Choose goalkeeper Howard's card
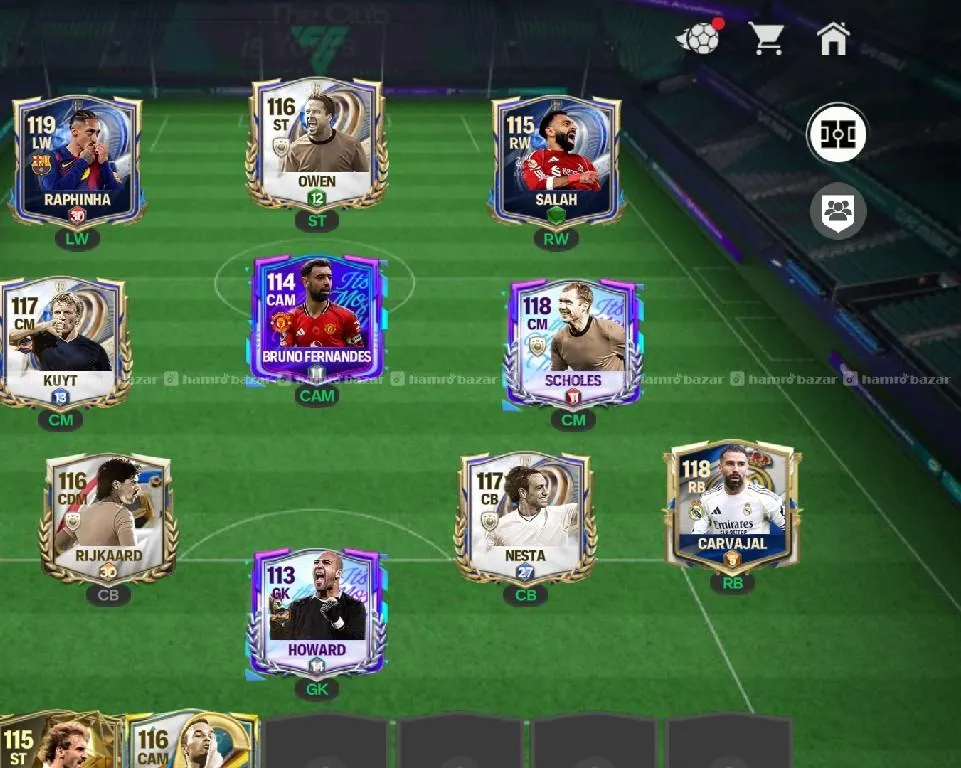961x768 pixels. tap(316, 612)
